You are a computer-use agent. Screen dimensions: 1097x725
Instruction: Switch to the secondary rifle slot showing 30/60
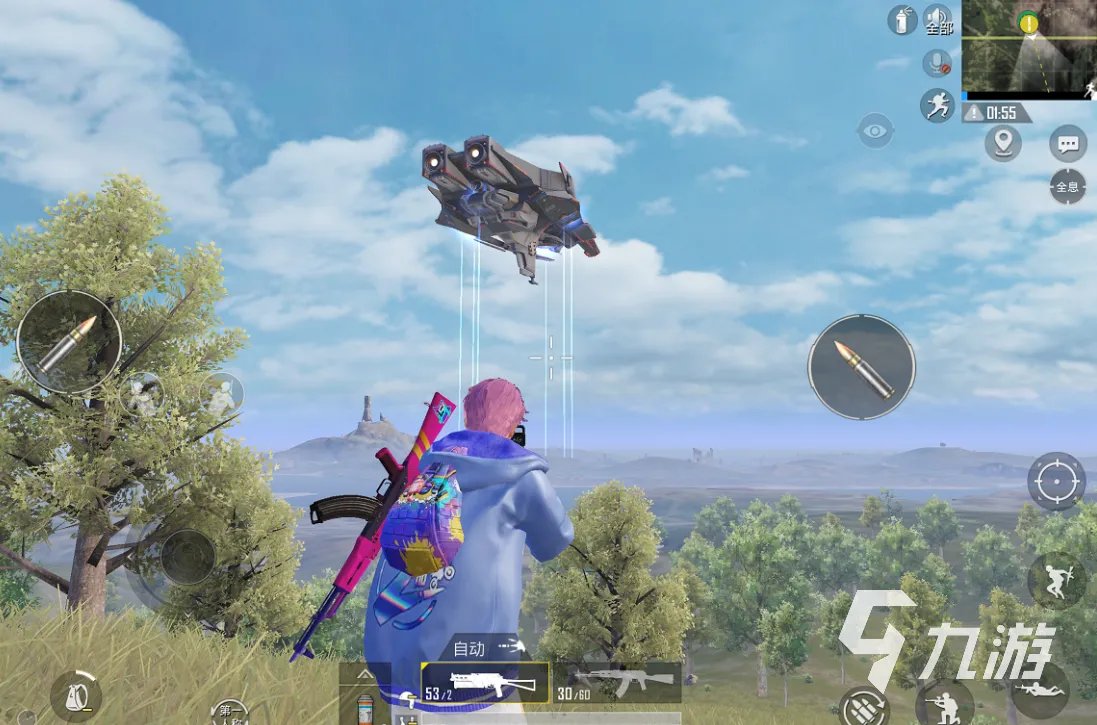[x=617, y=683]
